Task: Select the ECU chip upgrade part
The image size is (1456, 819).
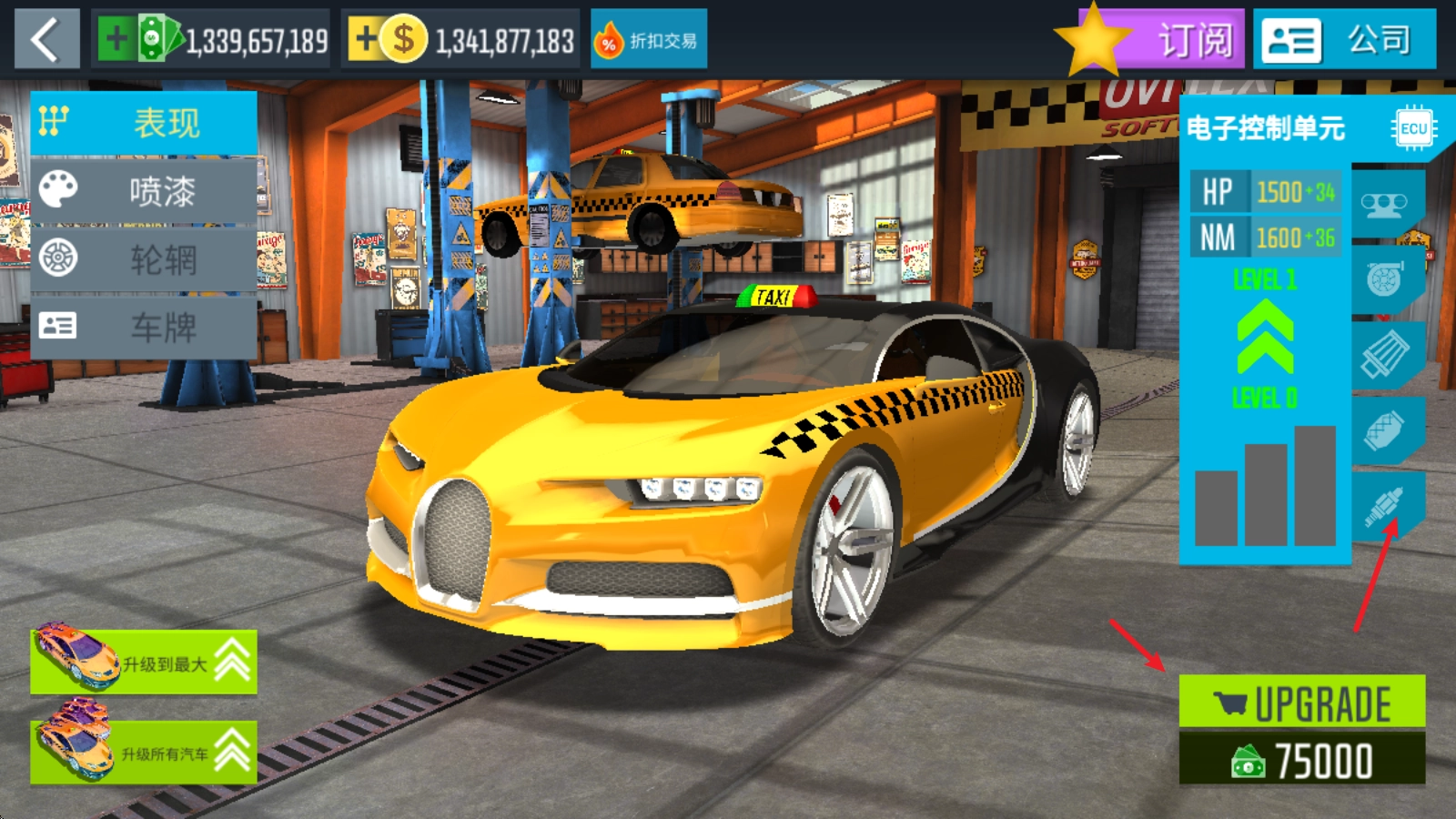Action: point(1412,128)
